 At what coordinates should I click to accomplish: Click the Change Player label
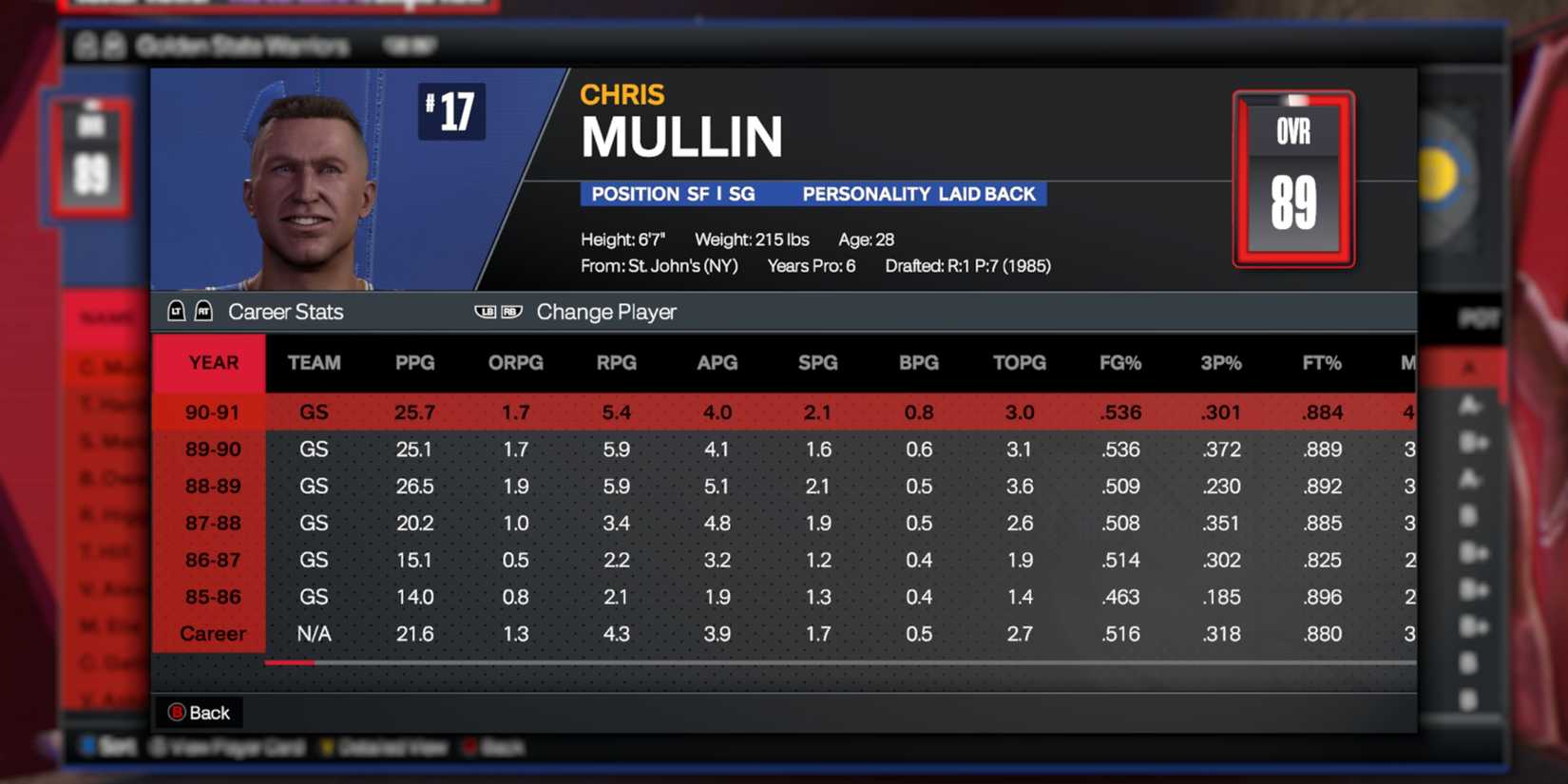(x=606, y=311)
